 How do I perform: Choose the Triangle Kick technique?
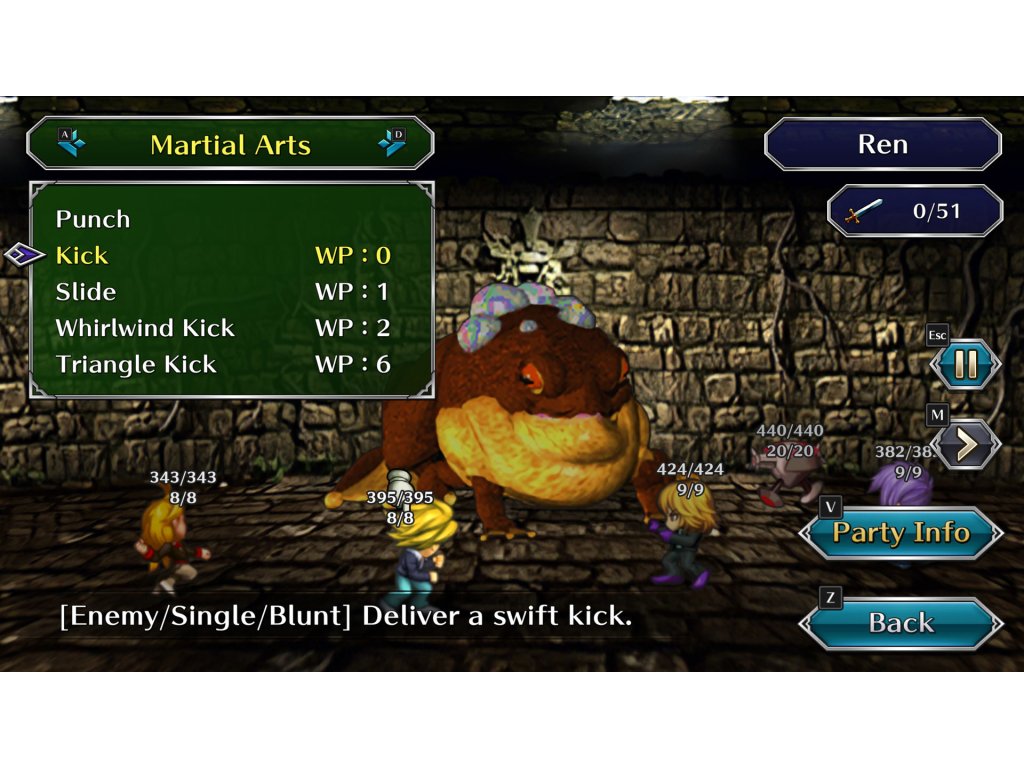[x=136, y=364]
